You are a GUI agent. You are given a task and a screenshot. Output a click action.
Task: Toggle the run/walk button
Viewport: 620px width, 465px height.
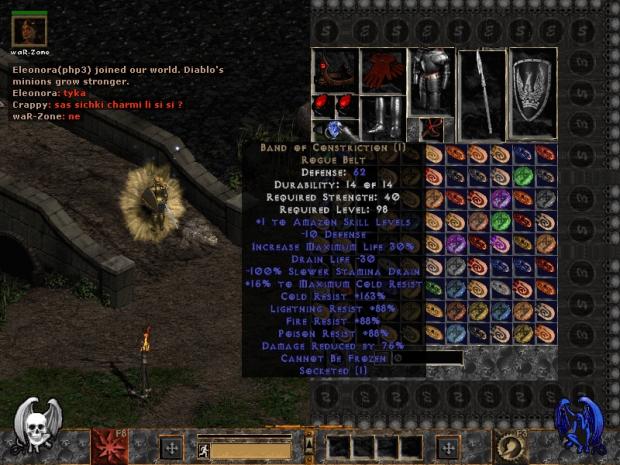point(203,450)
